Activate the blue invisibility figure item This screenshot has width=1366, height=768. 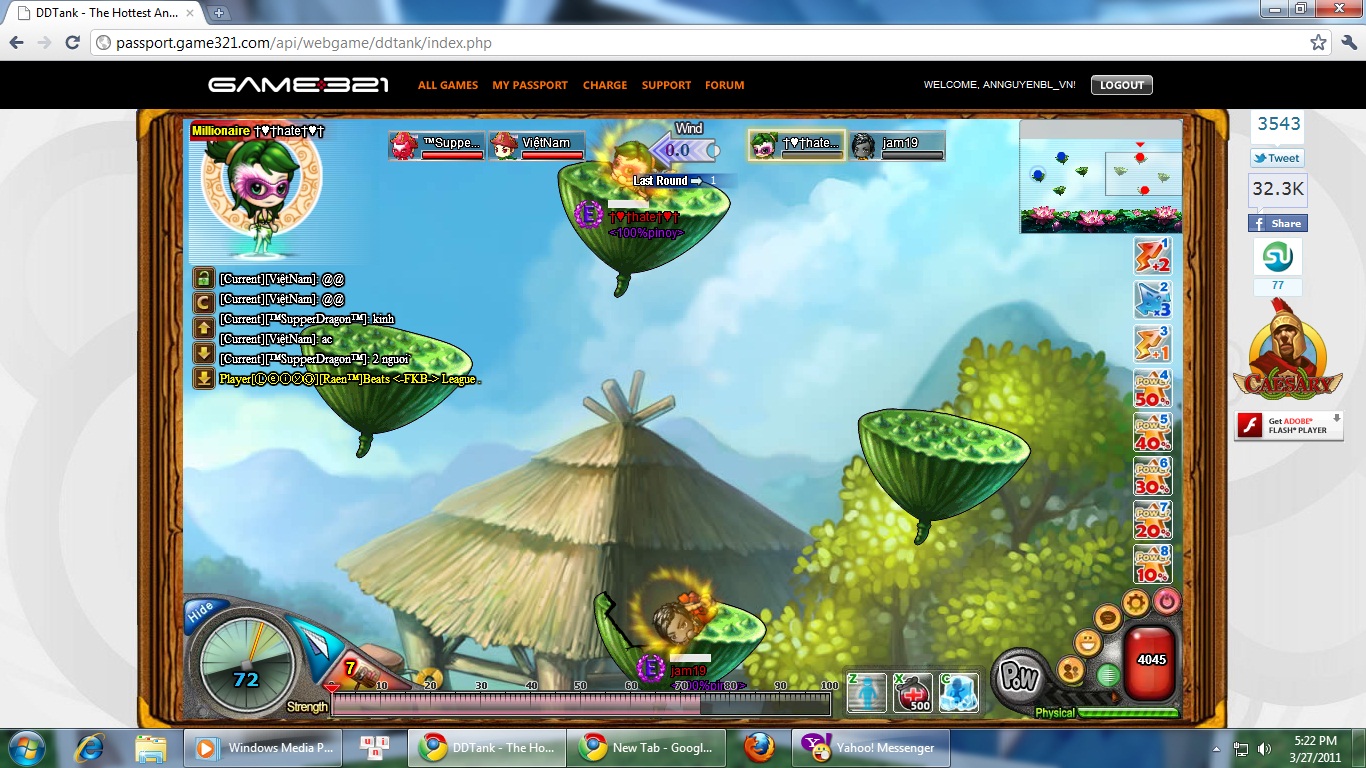pyautogui.click(x=867, y=692)
